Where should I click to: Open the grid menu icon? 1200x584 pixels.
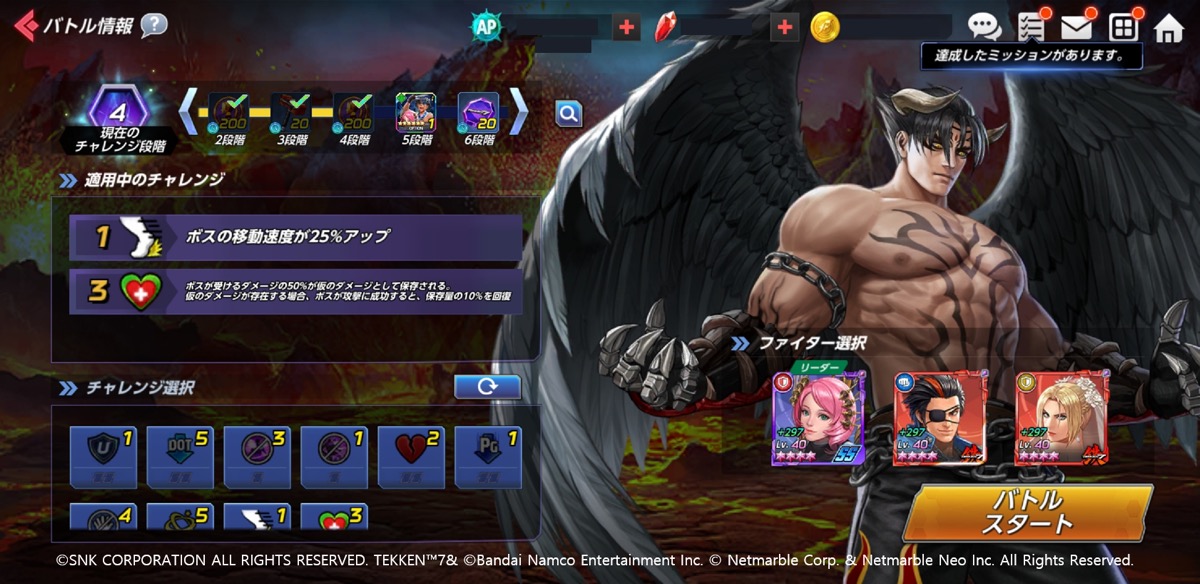(x=1123, y=27)
